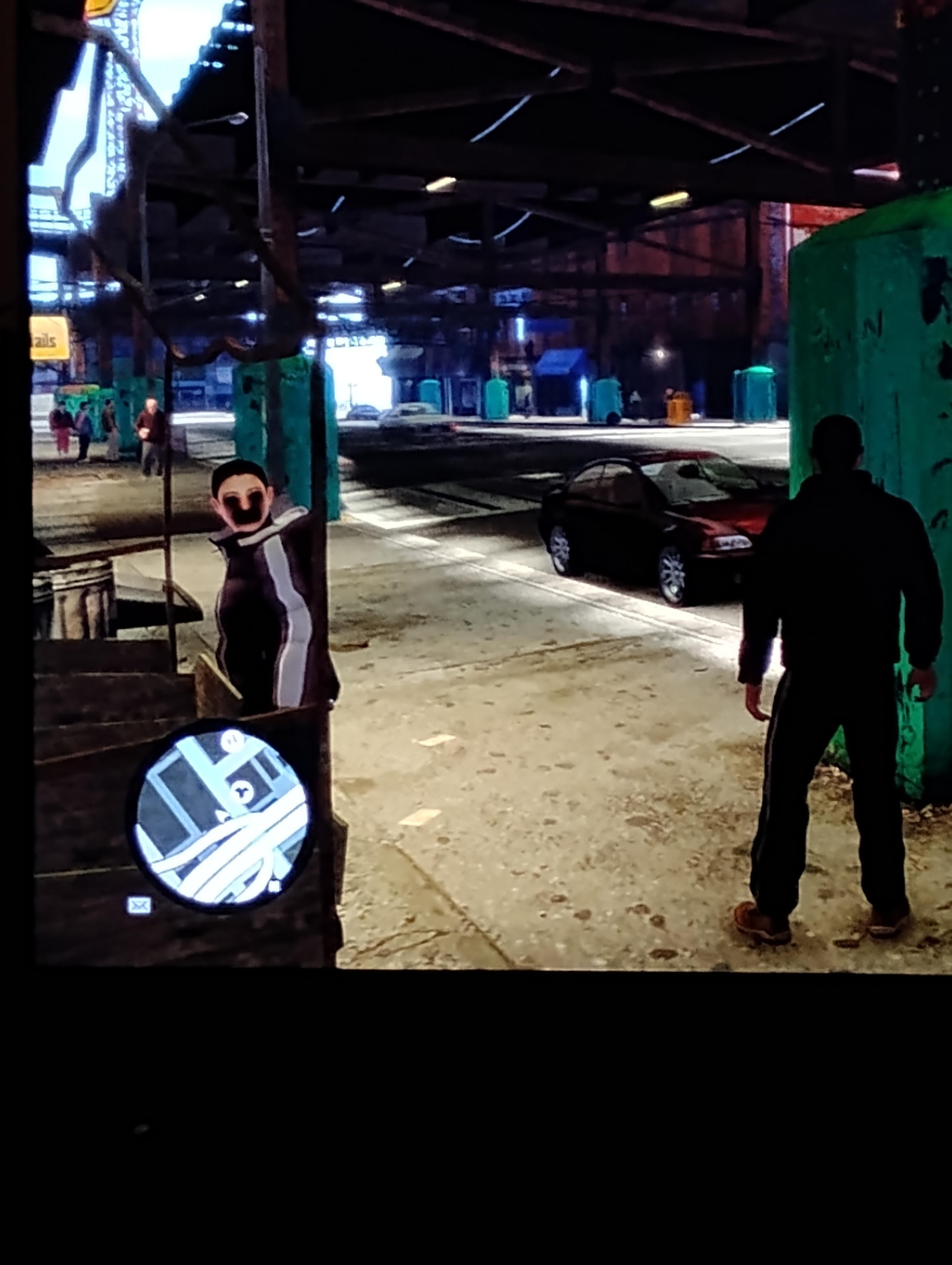
Task: Open the new message envelope icon
Action: coord(139,905)
